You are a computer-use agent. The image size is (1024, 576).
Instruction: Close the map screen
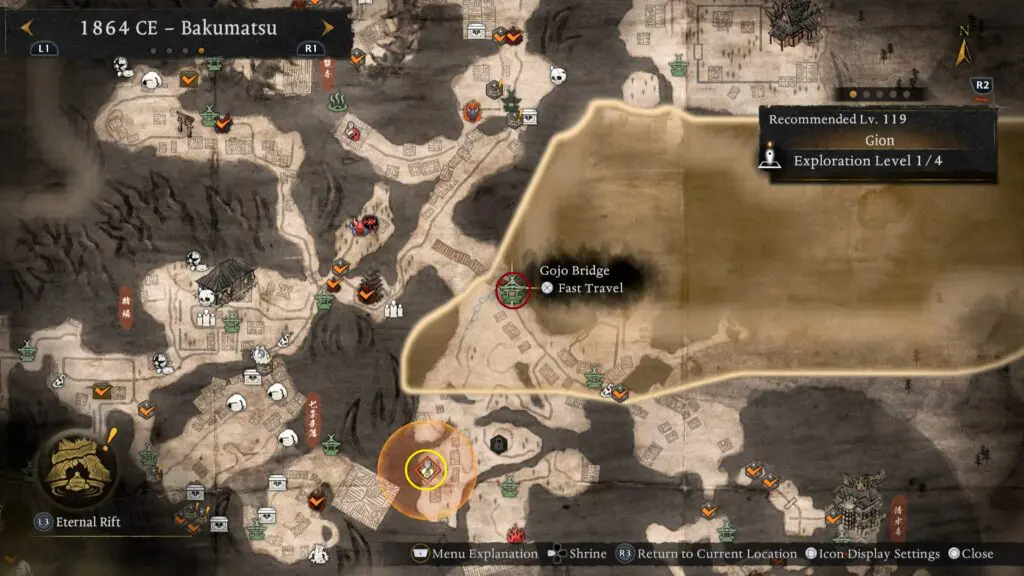970,554
